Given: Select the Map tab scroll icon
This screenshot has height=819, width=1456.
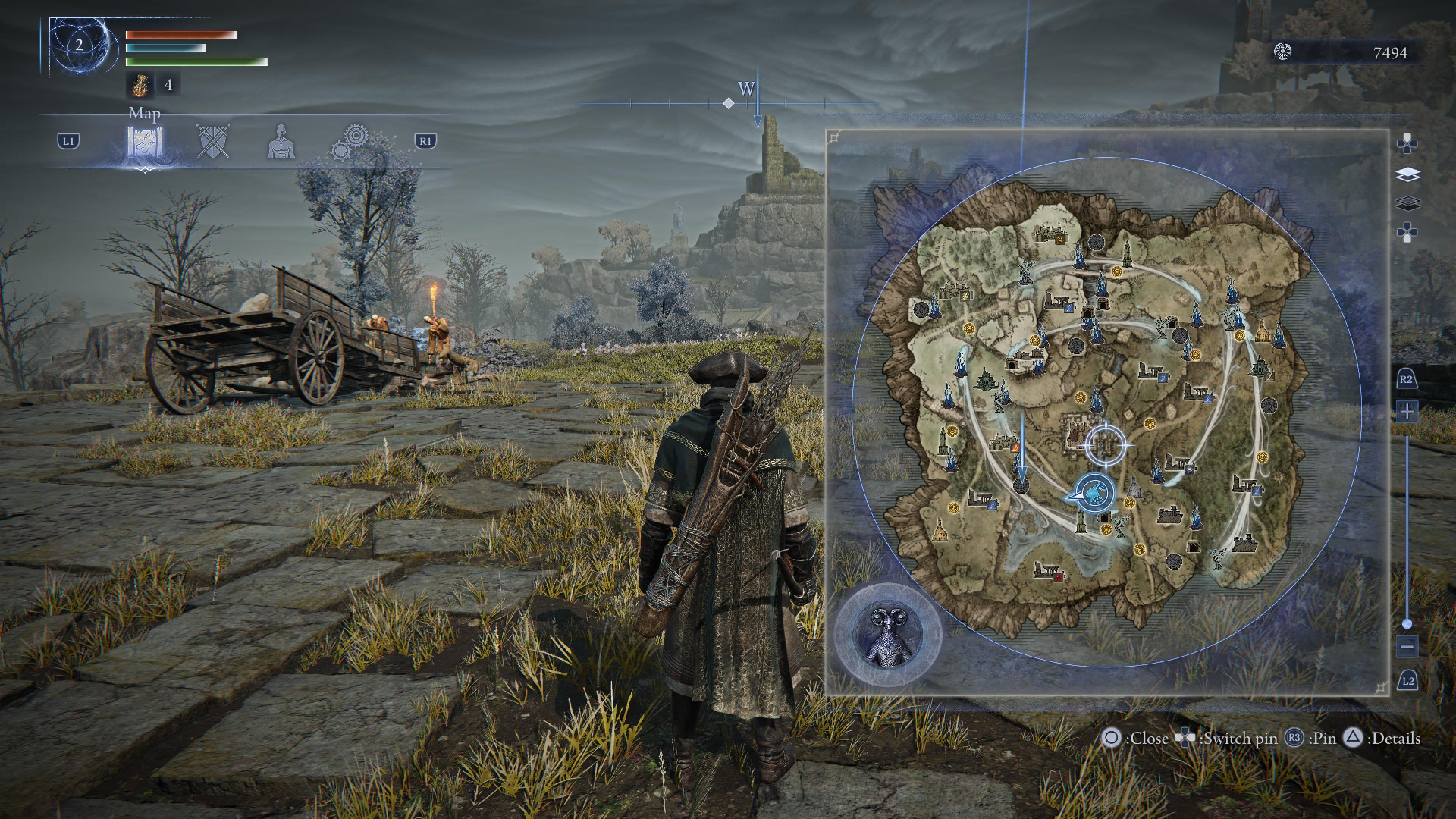Looking at the screenshot, I should pos(145,142).
